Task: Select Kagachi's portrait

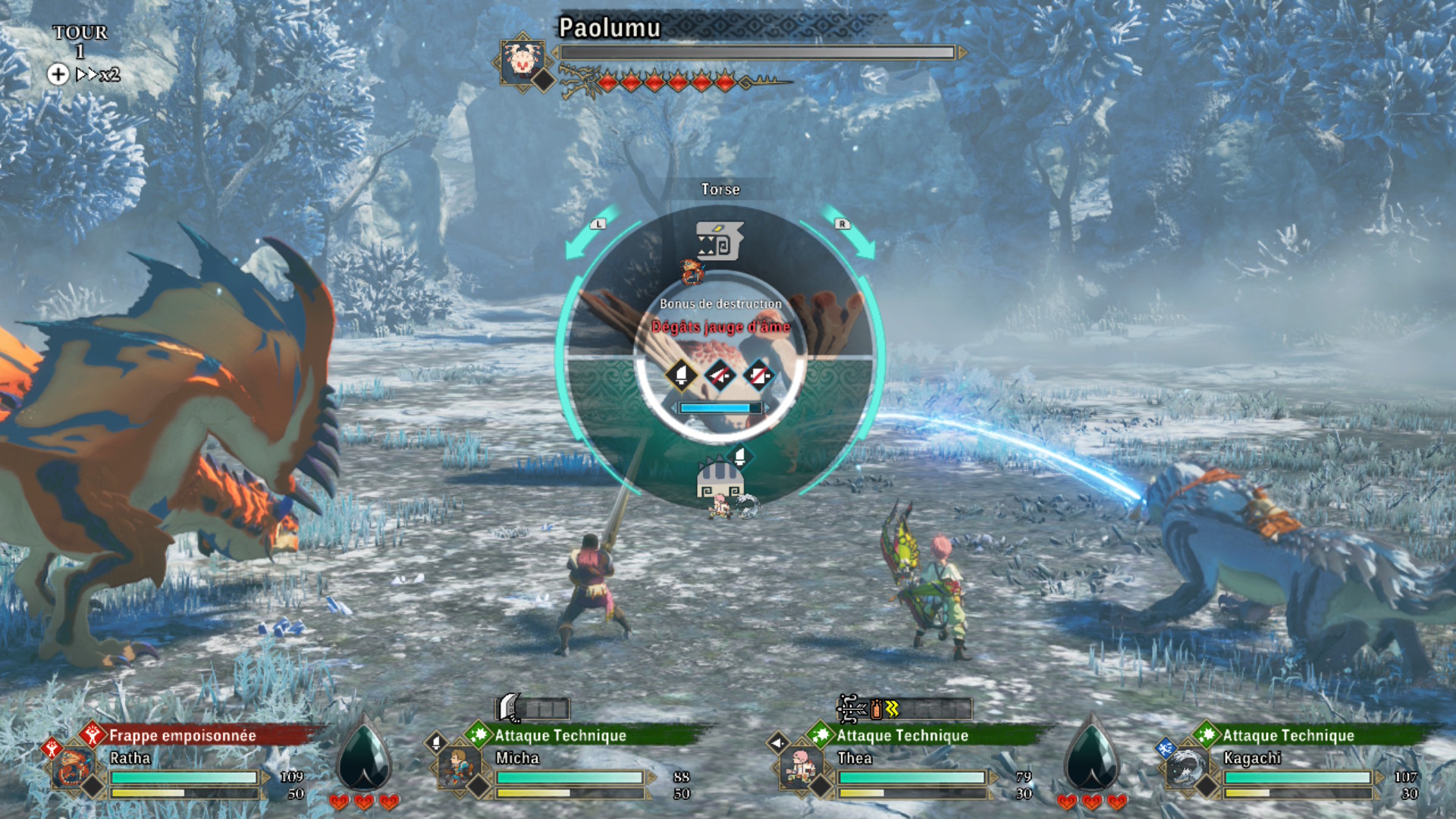Action: click(1185, 769)
